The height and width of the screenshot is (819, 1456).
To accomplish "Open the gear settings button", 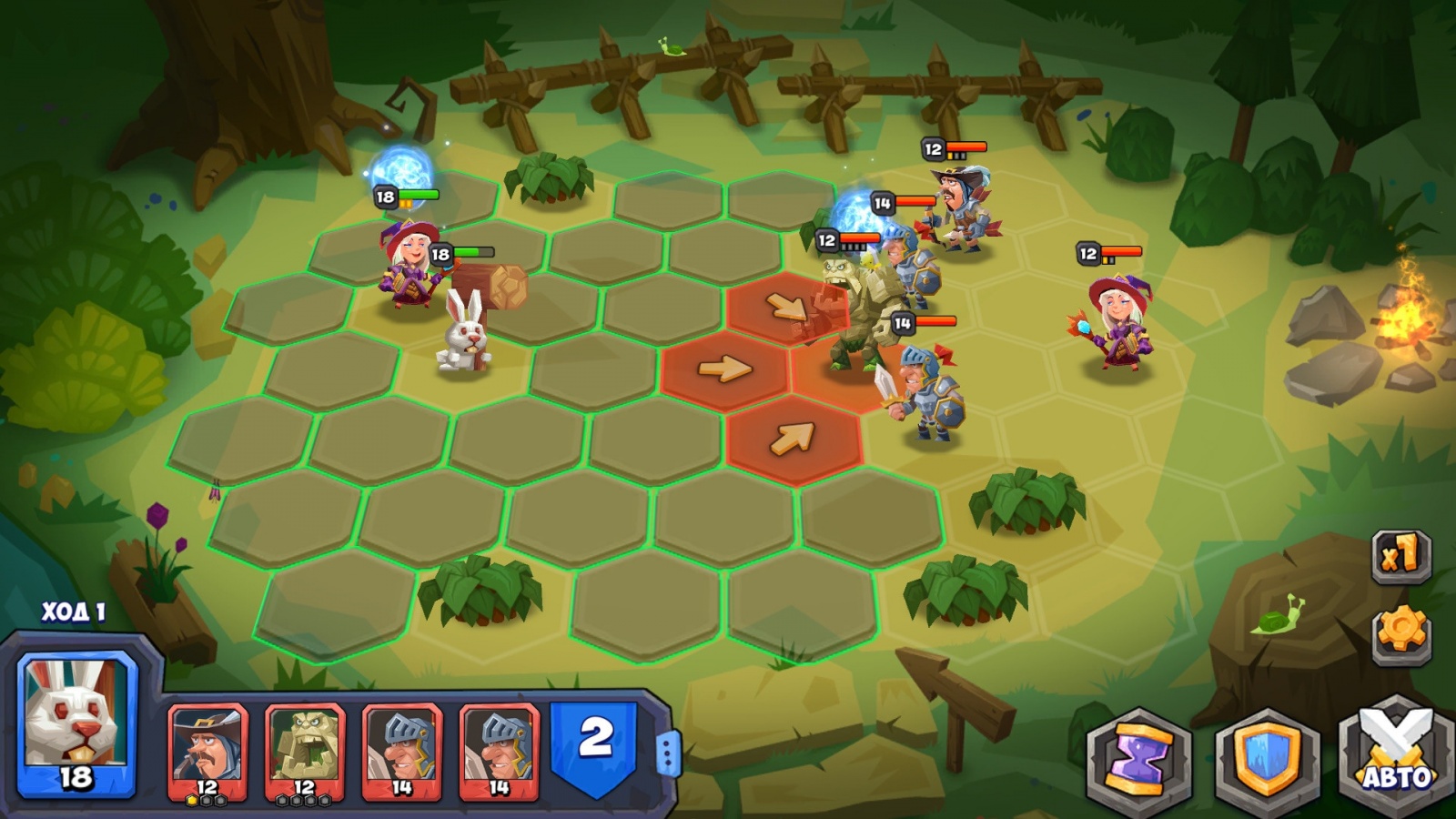I will [1401, 631].
